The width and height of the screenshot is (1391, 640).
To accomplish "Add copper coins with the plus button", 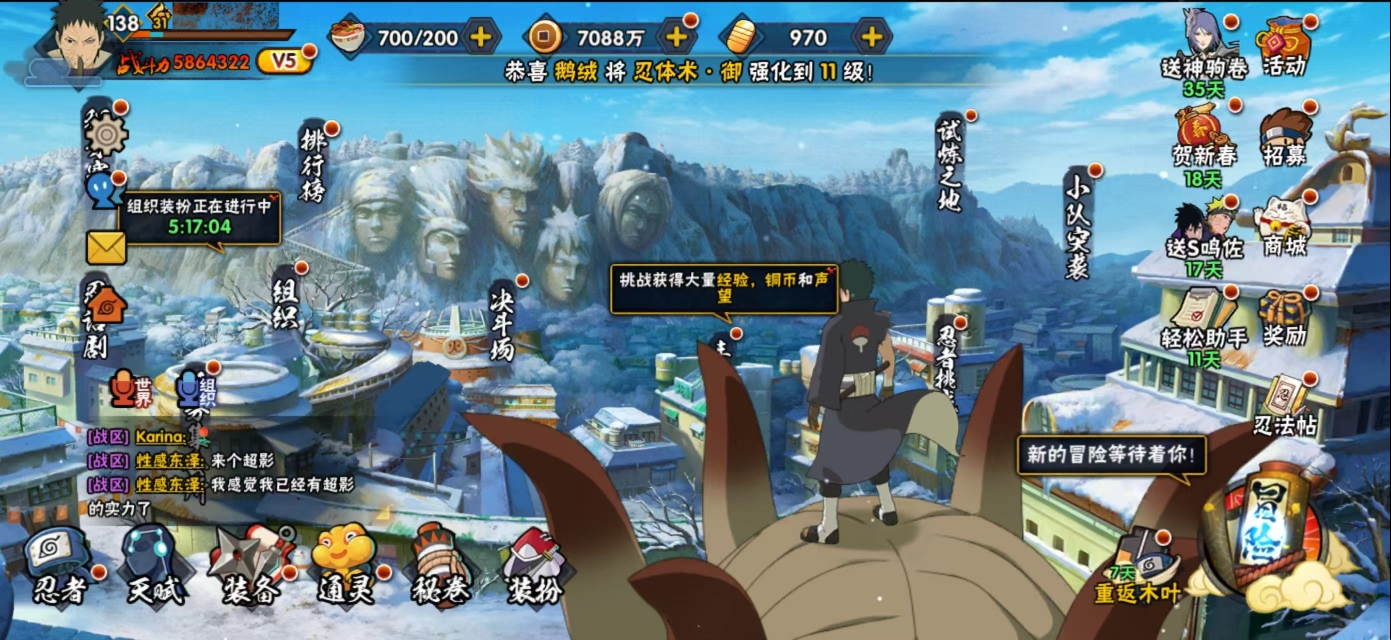I will pos(677,38).
